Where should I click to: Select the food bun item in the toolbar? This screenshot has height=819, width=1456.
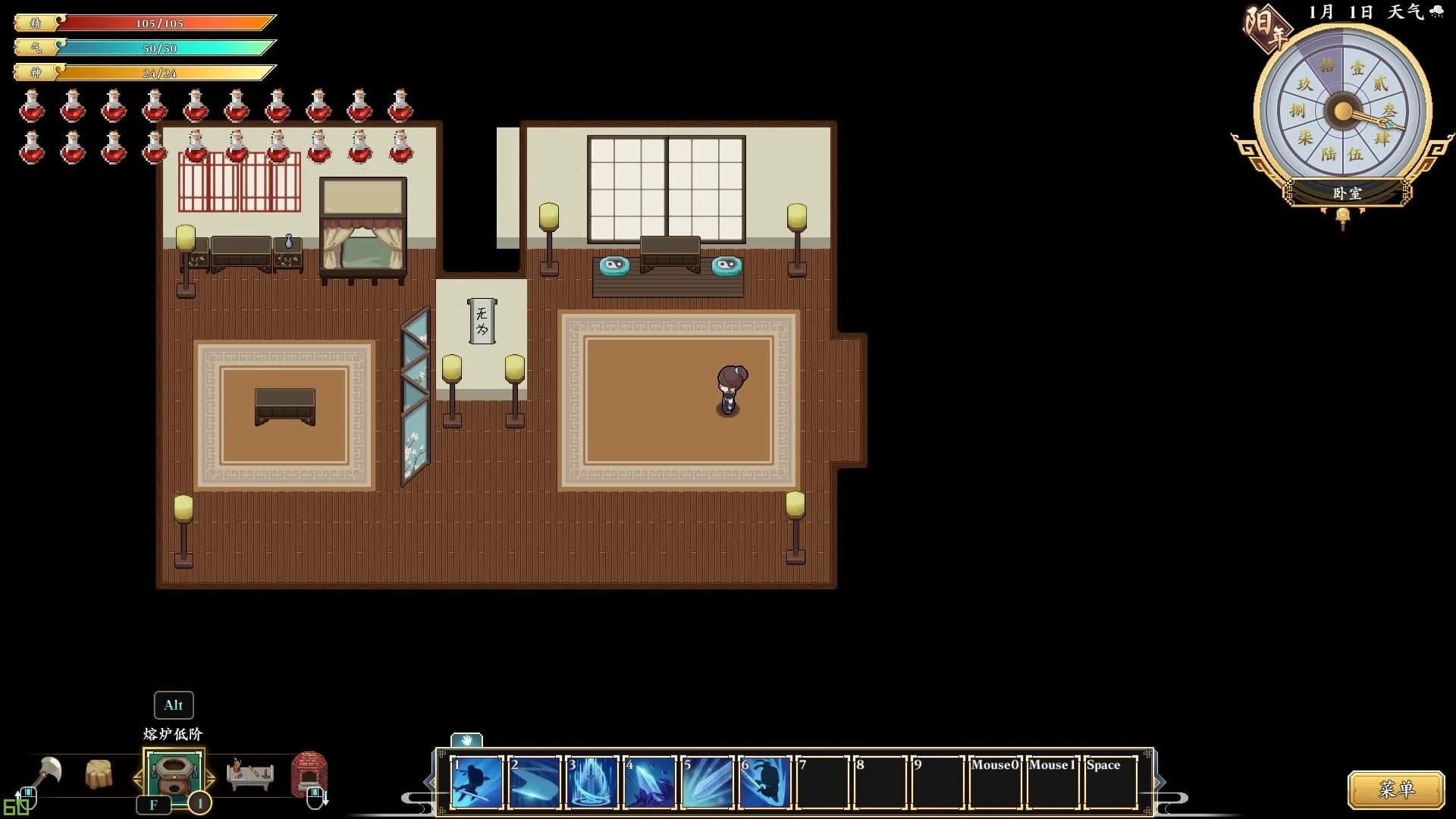[x=97, y=773]
